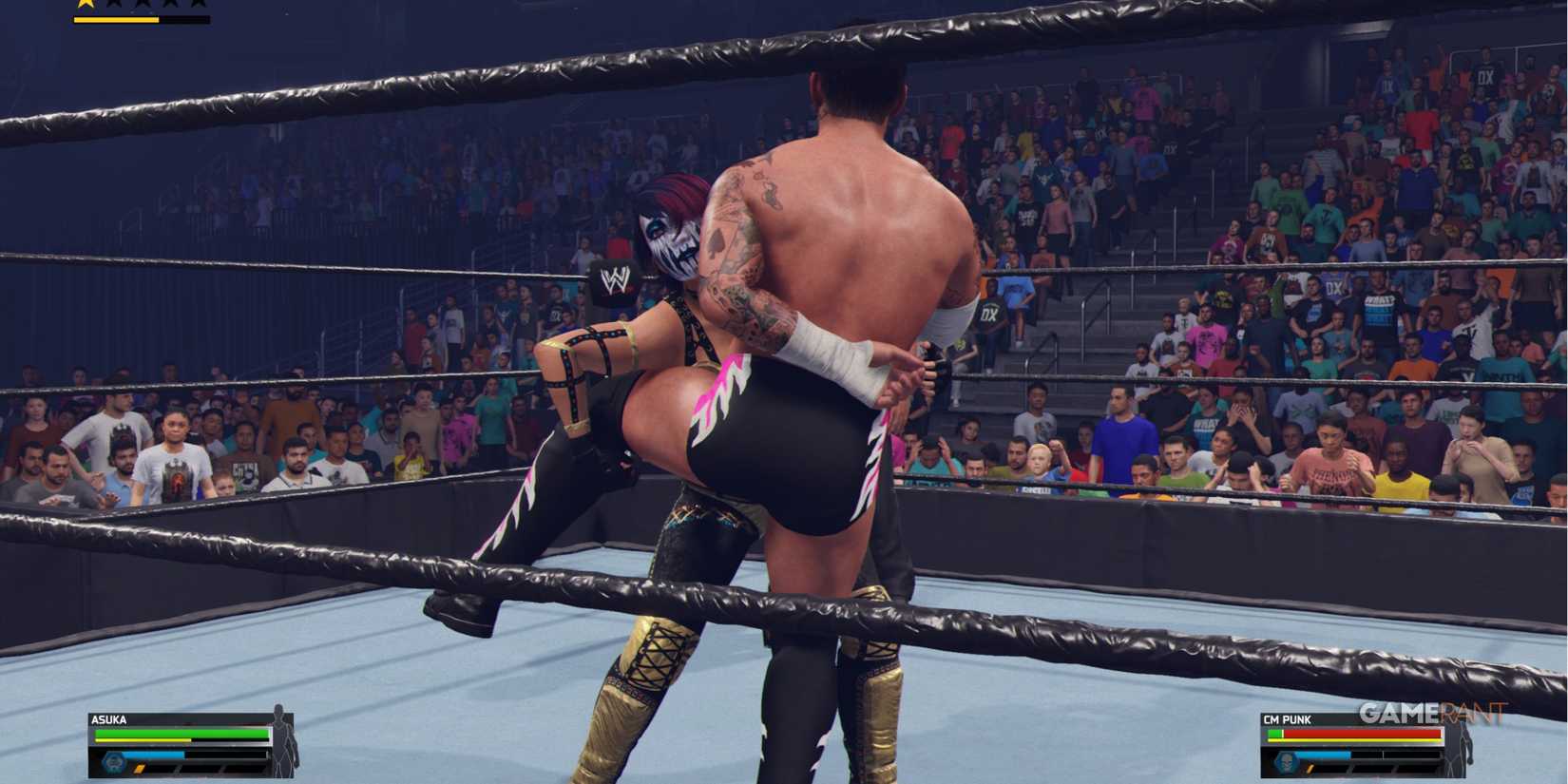Toggle CM Punk's orange finisher stock slot

pos(1310,769)
